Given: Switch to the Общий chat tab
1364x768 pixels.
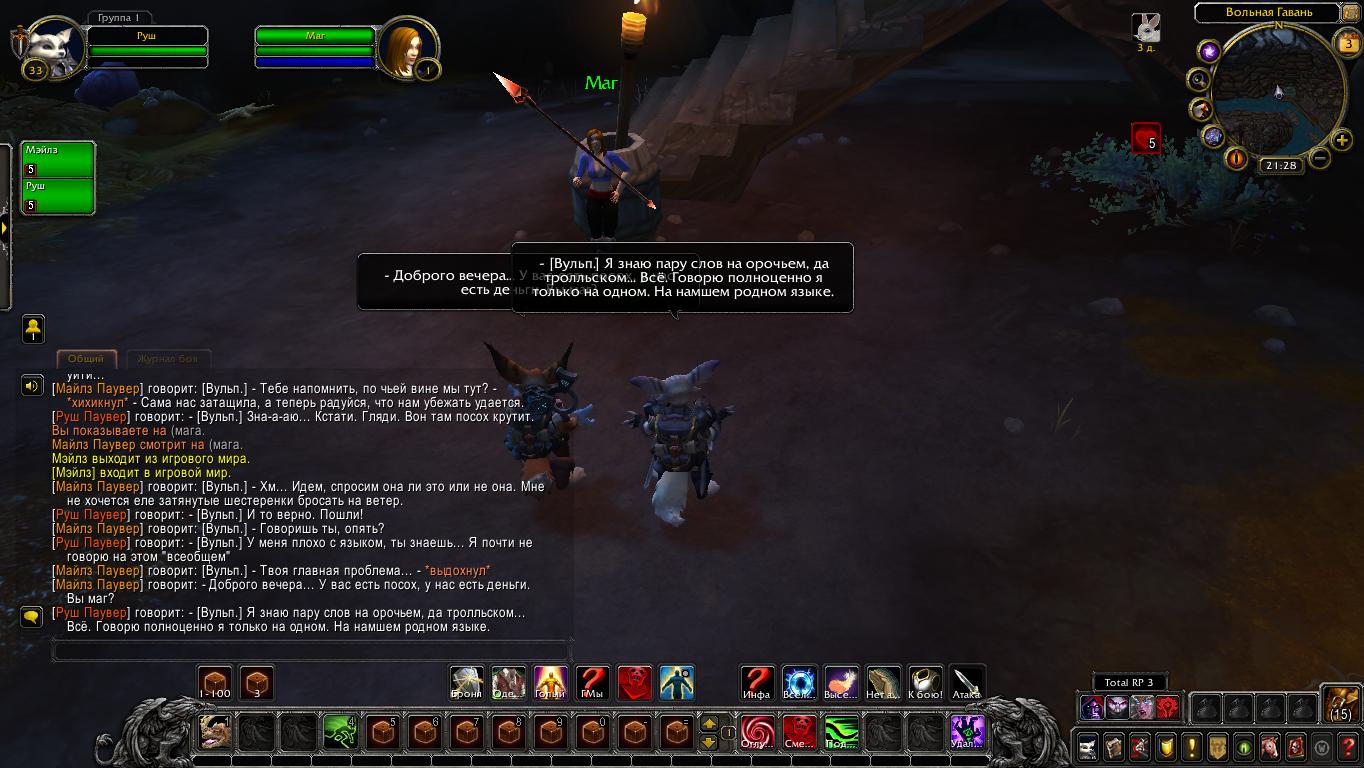Looking at the screenshot, I should point(86,358).
